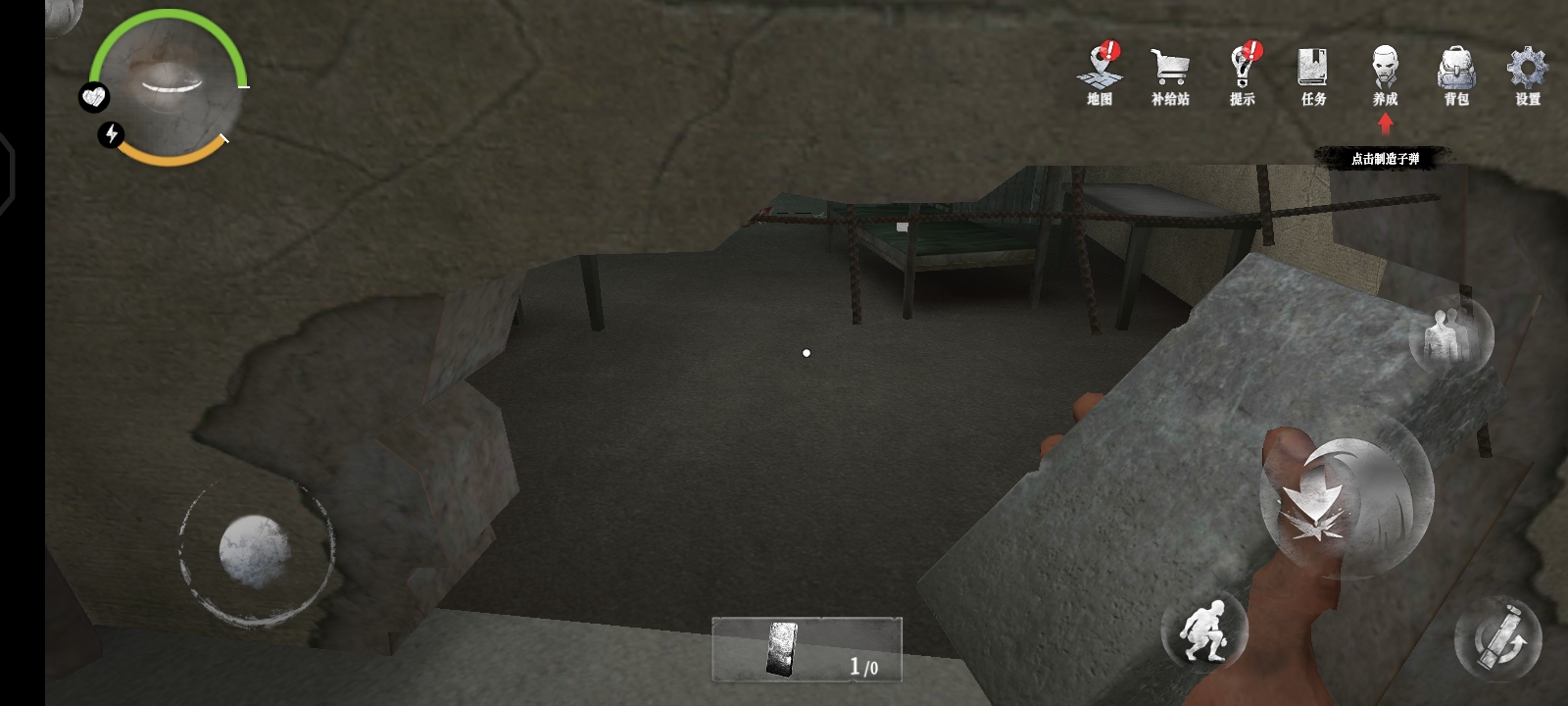The height and width of the screenshot is (706, 1568).
Task: Show the 提示 hint lightbulb
Action: pos(1243,74)
